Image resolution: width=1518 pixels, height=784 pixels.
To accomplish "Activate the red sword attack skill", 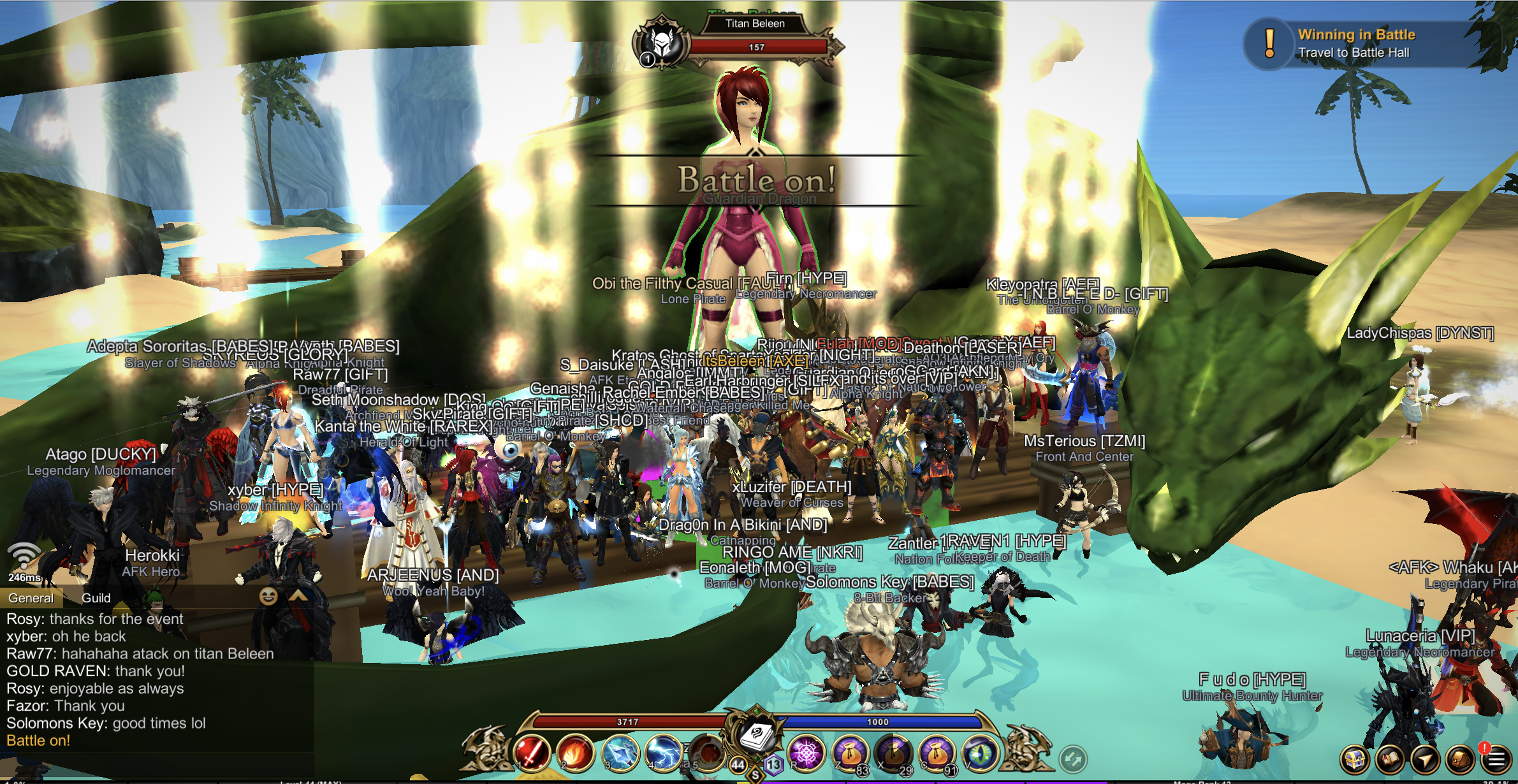I will [532, 752].
